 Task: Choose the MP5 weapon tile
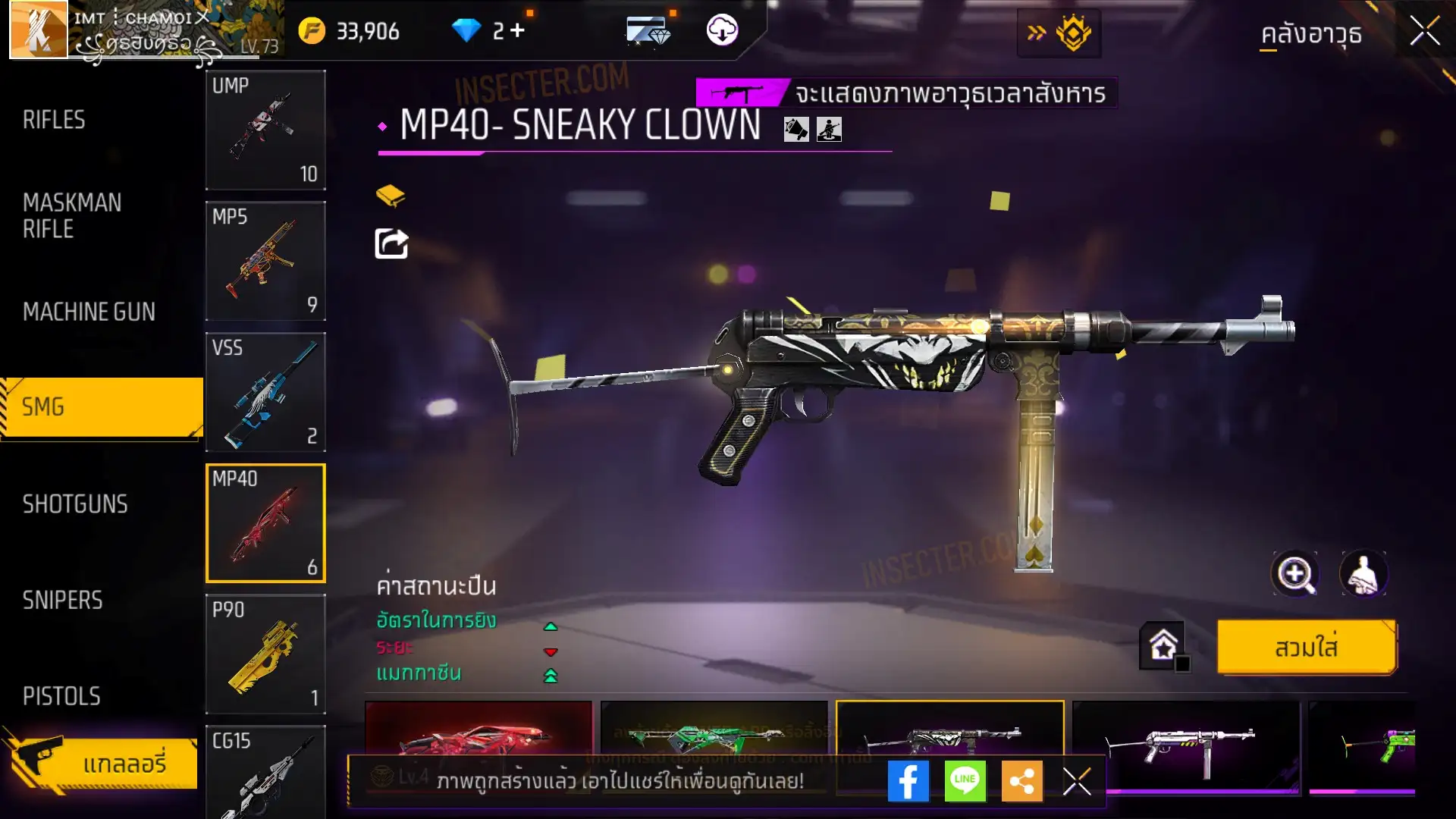[265, 261]
